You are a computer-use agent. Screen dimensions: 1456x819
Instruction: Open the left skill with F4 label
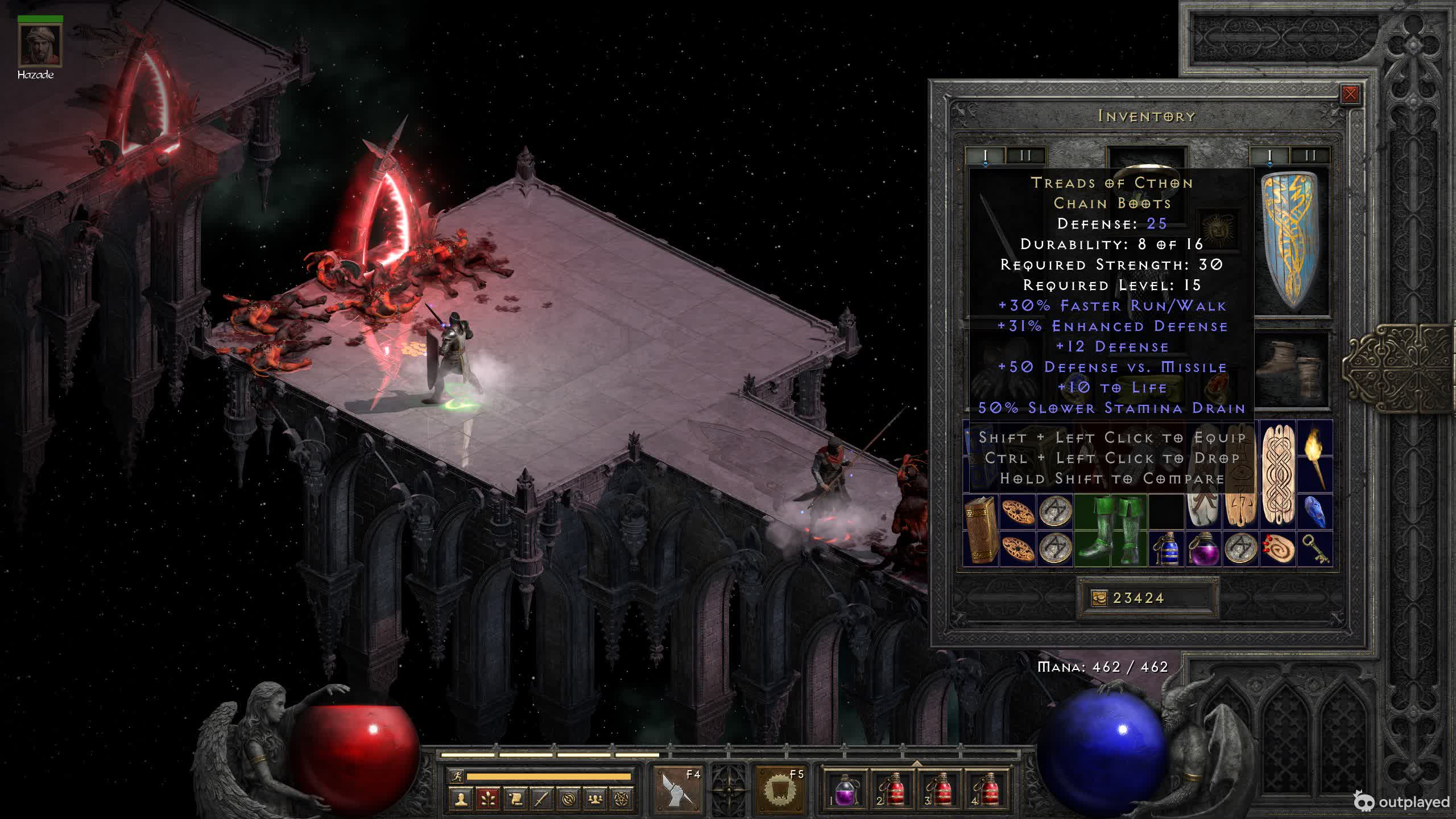coord(677,789)
